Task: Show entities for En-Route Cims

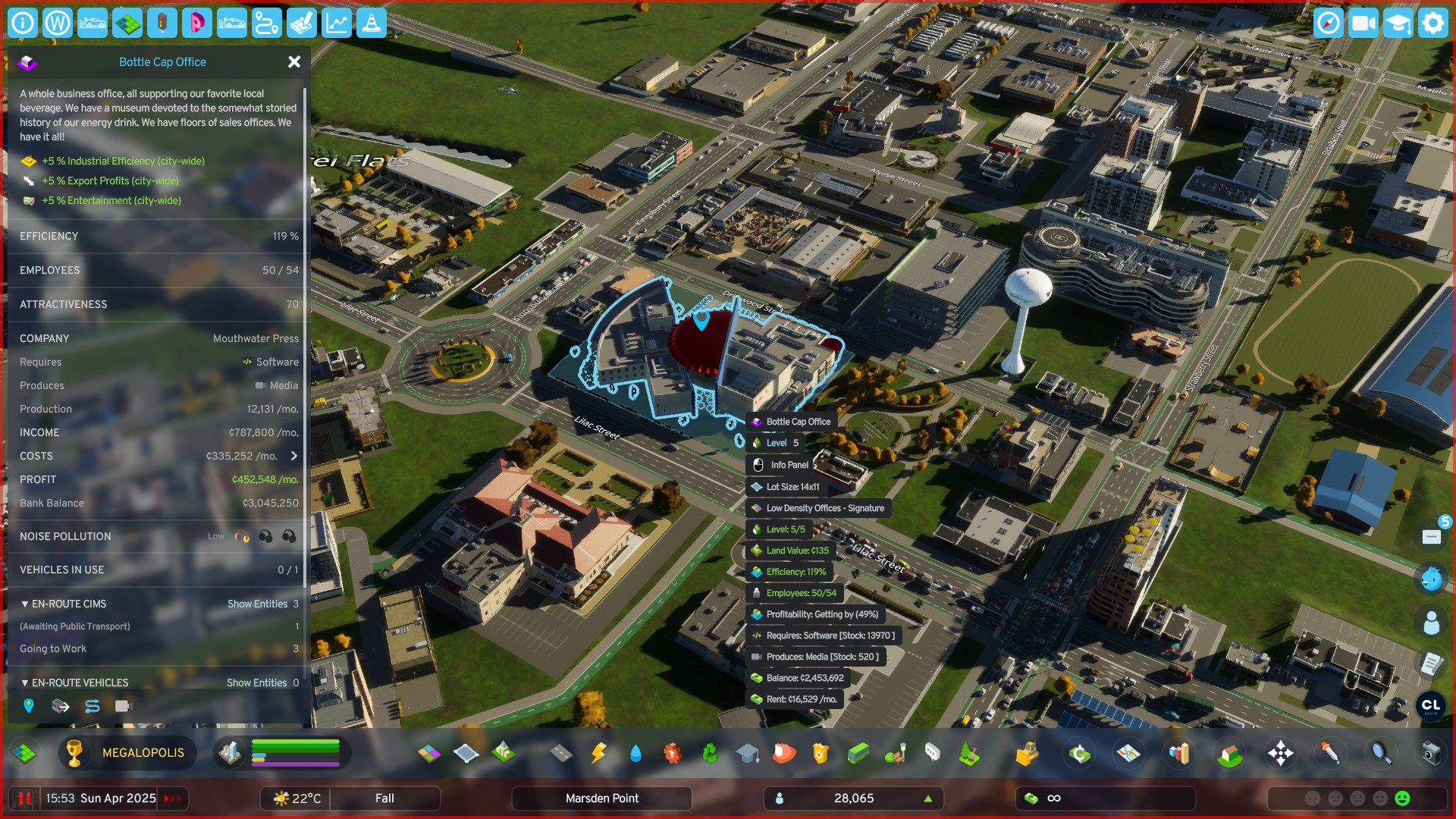Action: click(257, 604)
